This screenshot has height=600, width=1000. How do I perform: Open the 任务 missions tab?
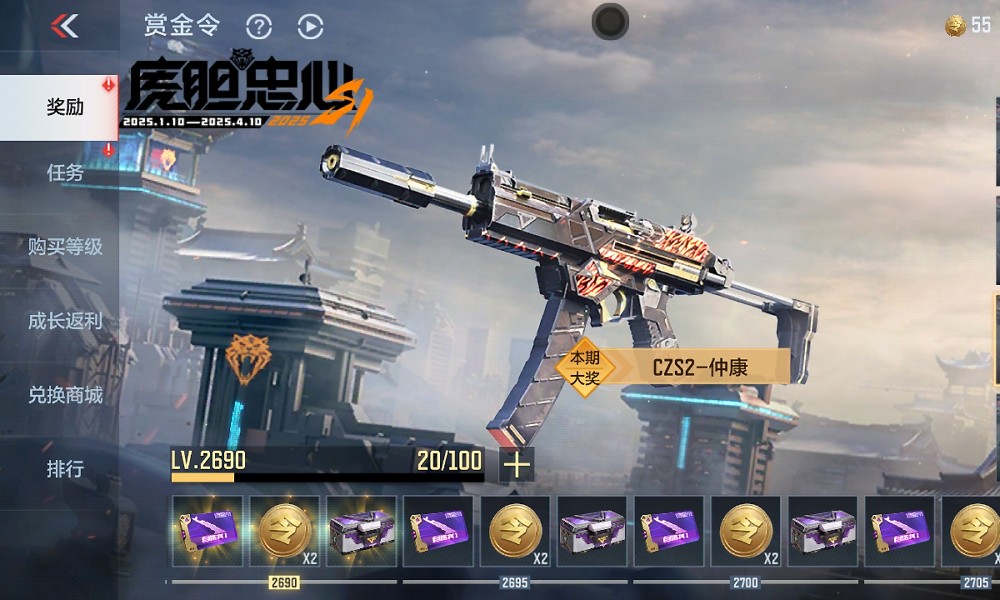(64, 173)
